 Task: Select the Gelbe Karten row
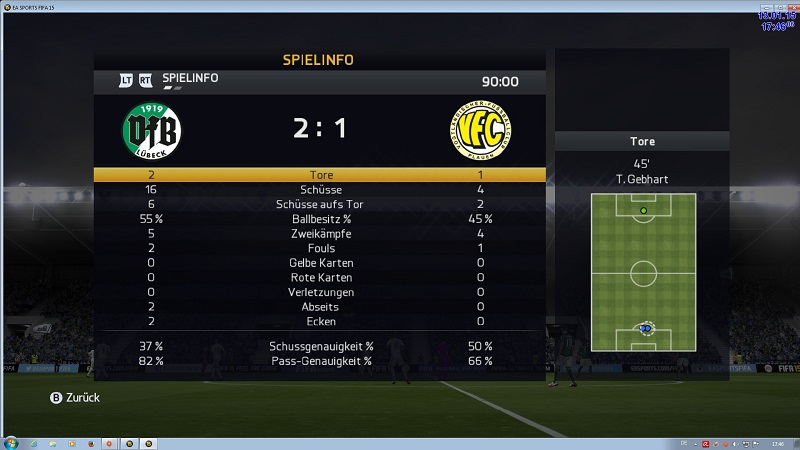[x=320, y=263]
